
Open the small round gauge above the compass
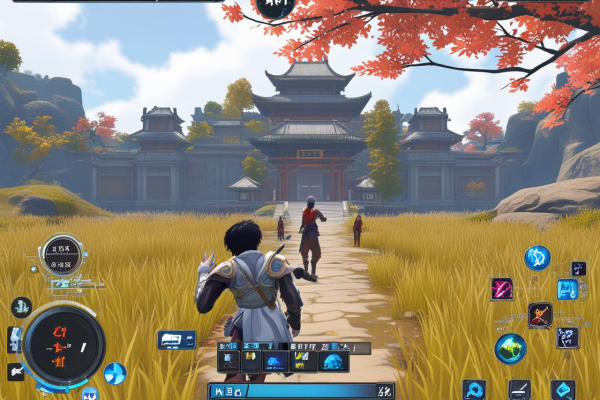(60, 254)
